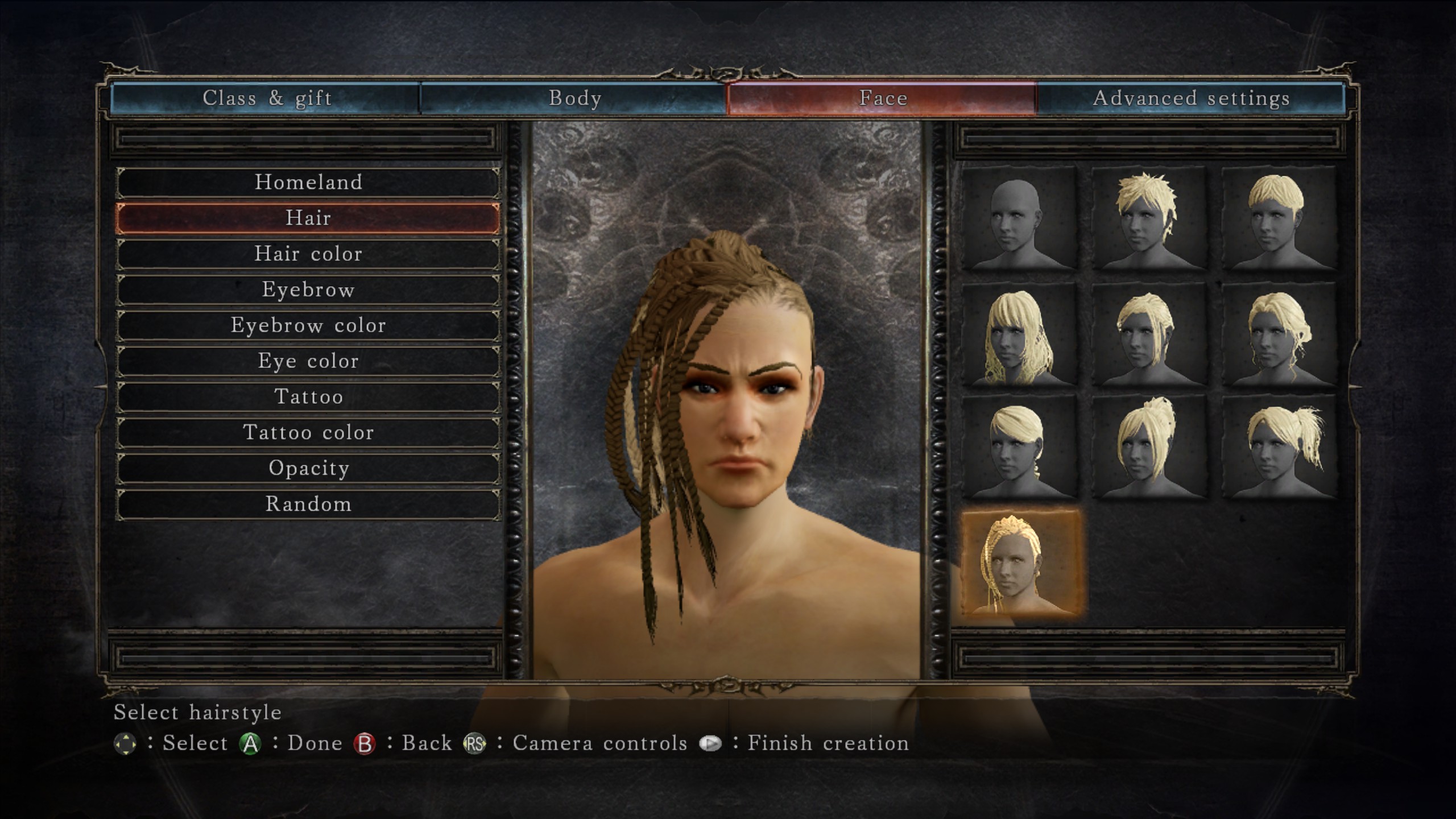Adjust the Opacity setting
The width and height of the screenshot is (1456, 819).
(x=309, y=468)
